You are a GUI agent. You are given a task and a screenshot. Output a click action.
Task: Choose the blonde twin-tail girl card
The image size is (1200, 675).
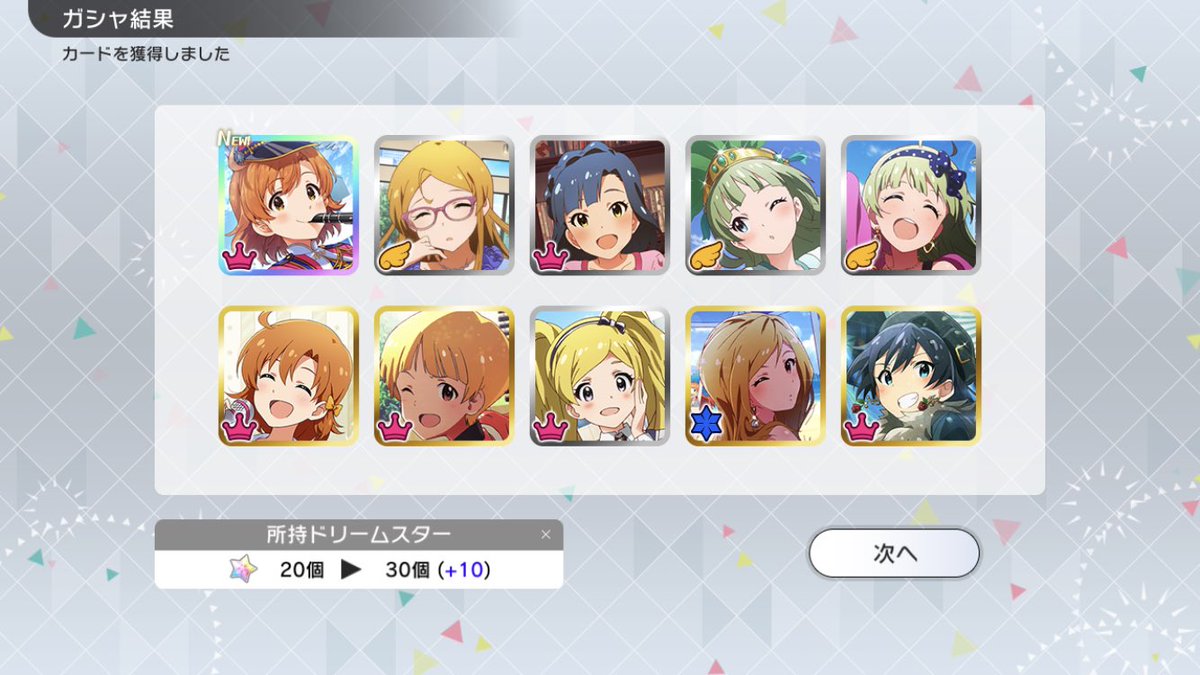coord(599,376)
